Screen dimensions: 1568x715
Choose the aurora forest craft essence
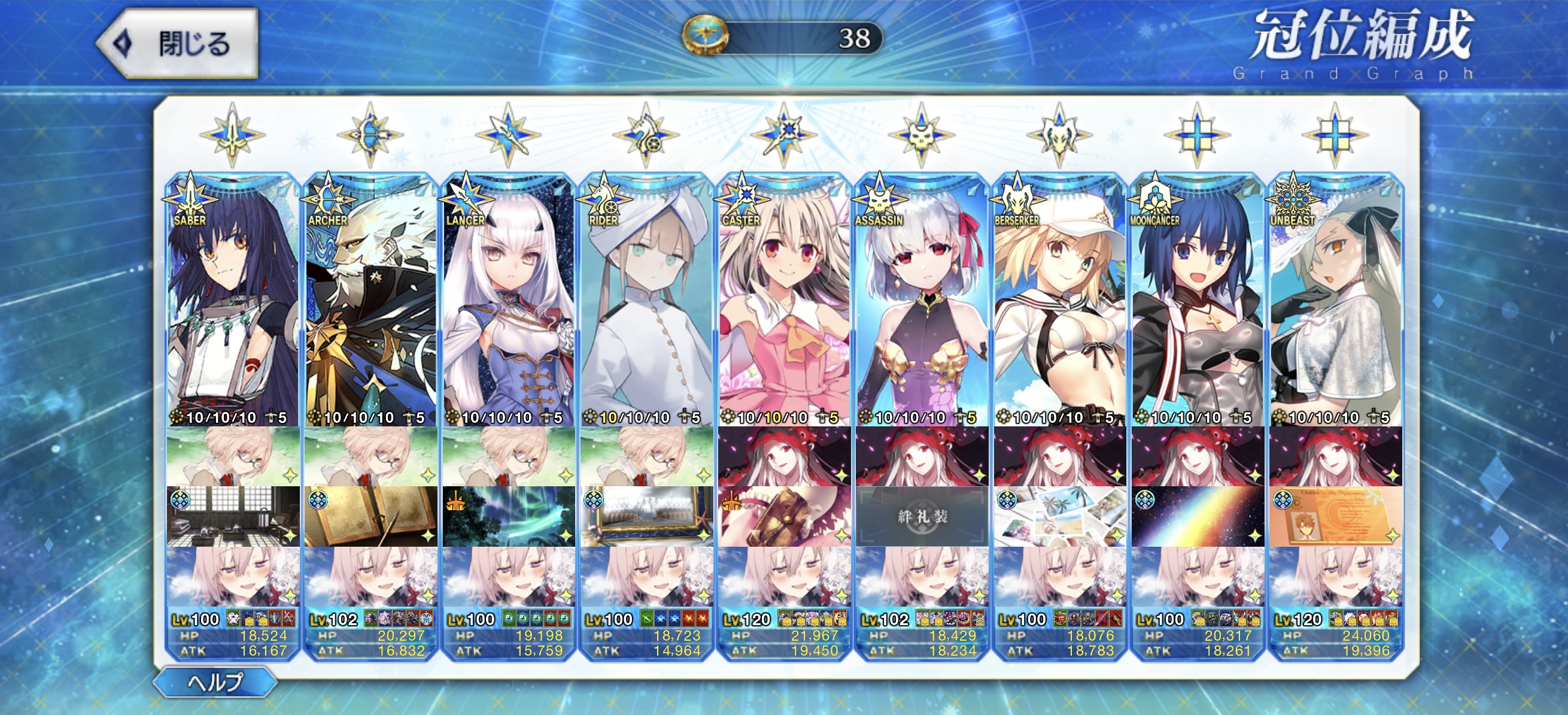(509, 516)
